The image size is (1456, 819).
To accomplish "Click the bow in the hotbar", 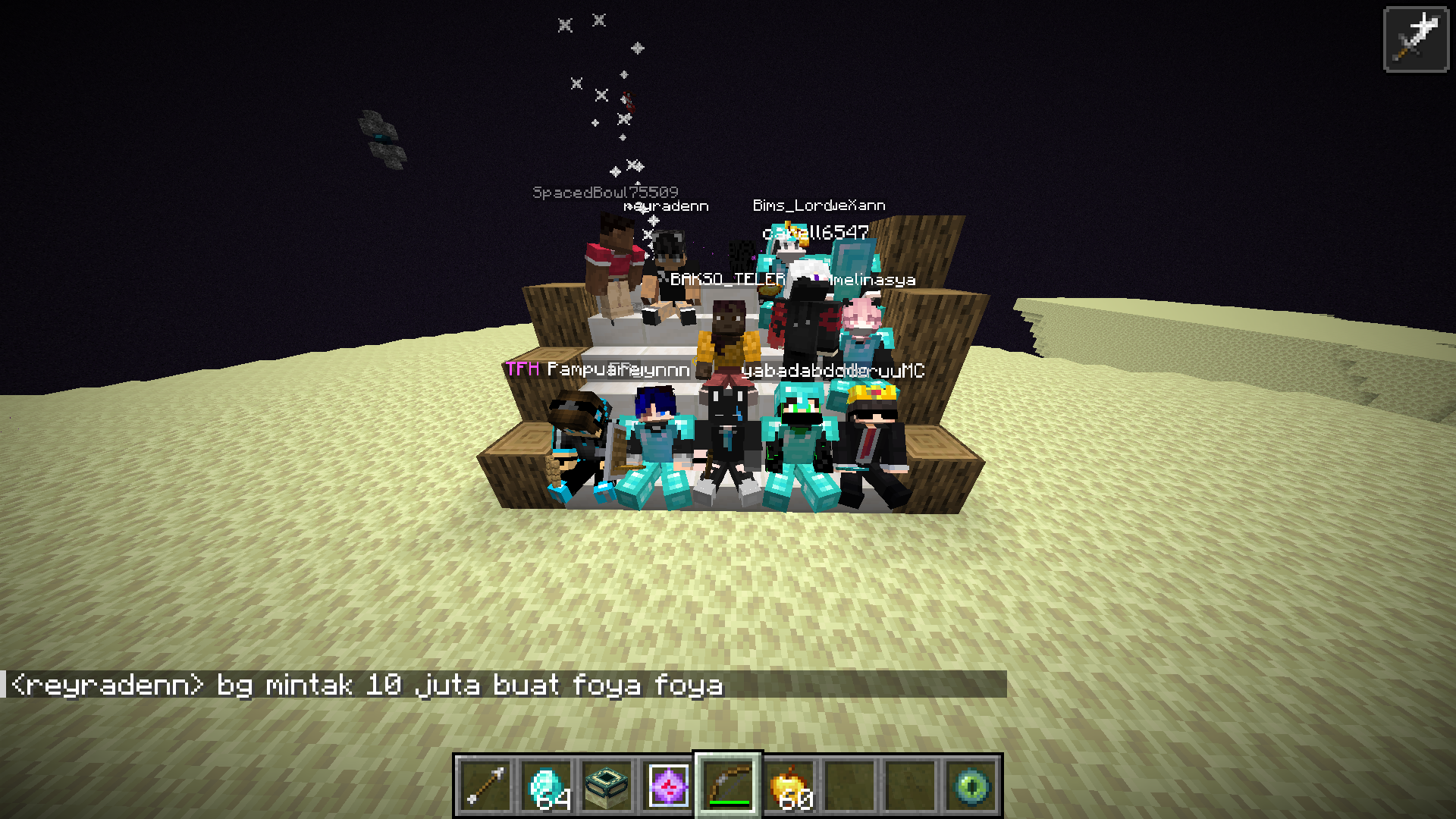I will point(728,786).
